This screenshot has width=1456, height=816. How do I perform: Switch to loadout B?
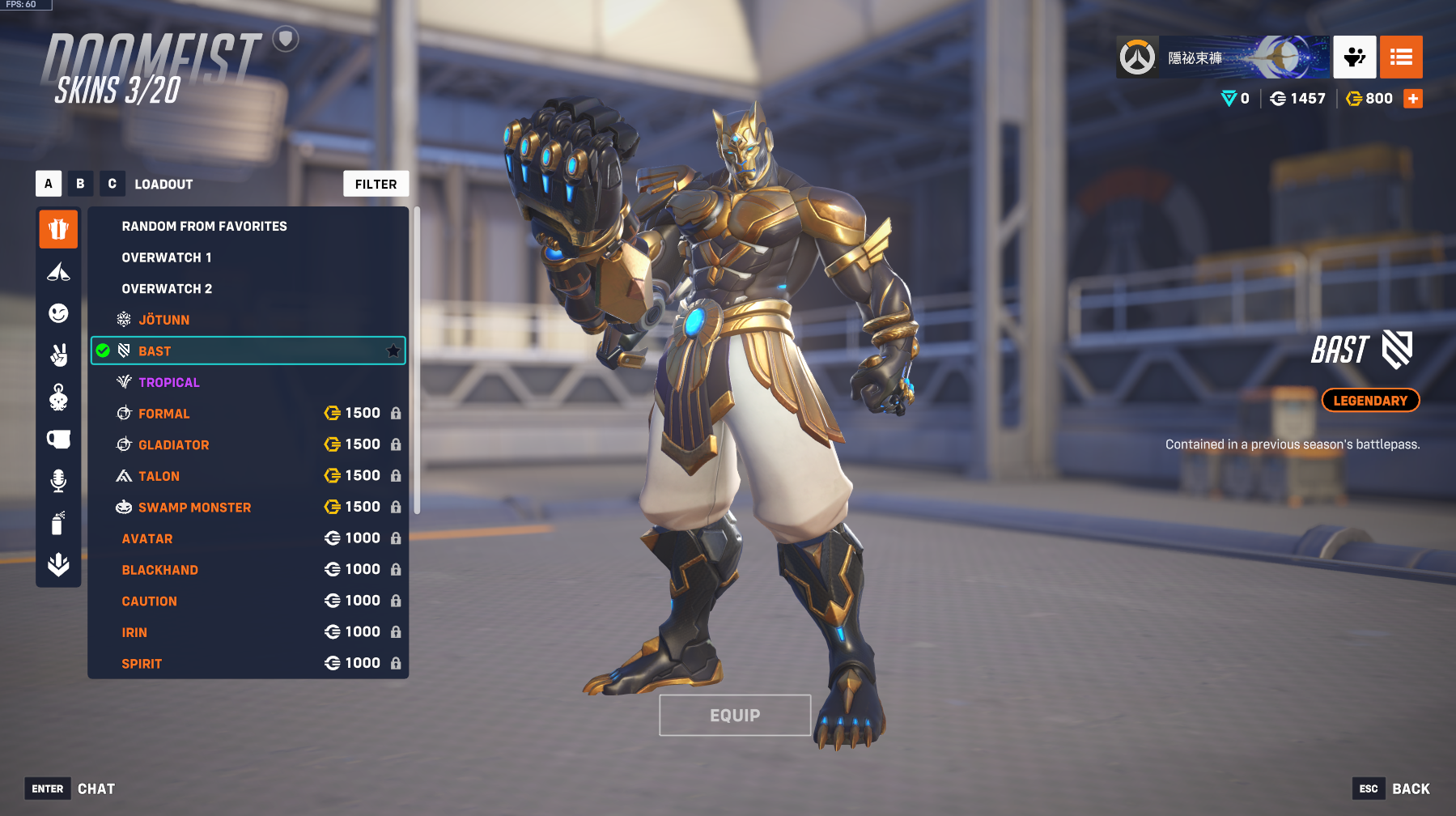pyautogui.click(x=80, y=184)
